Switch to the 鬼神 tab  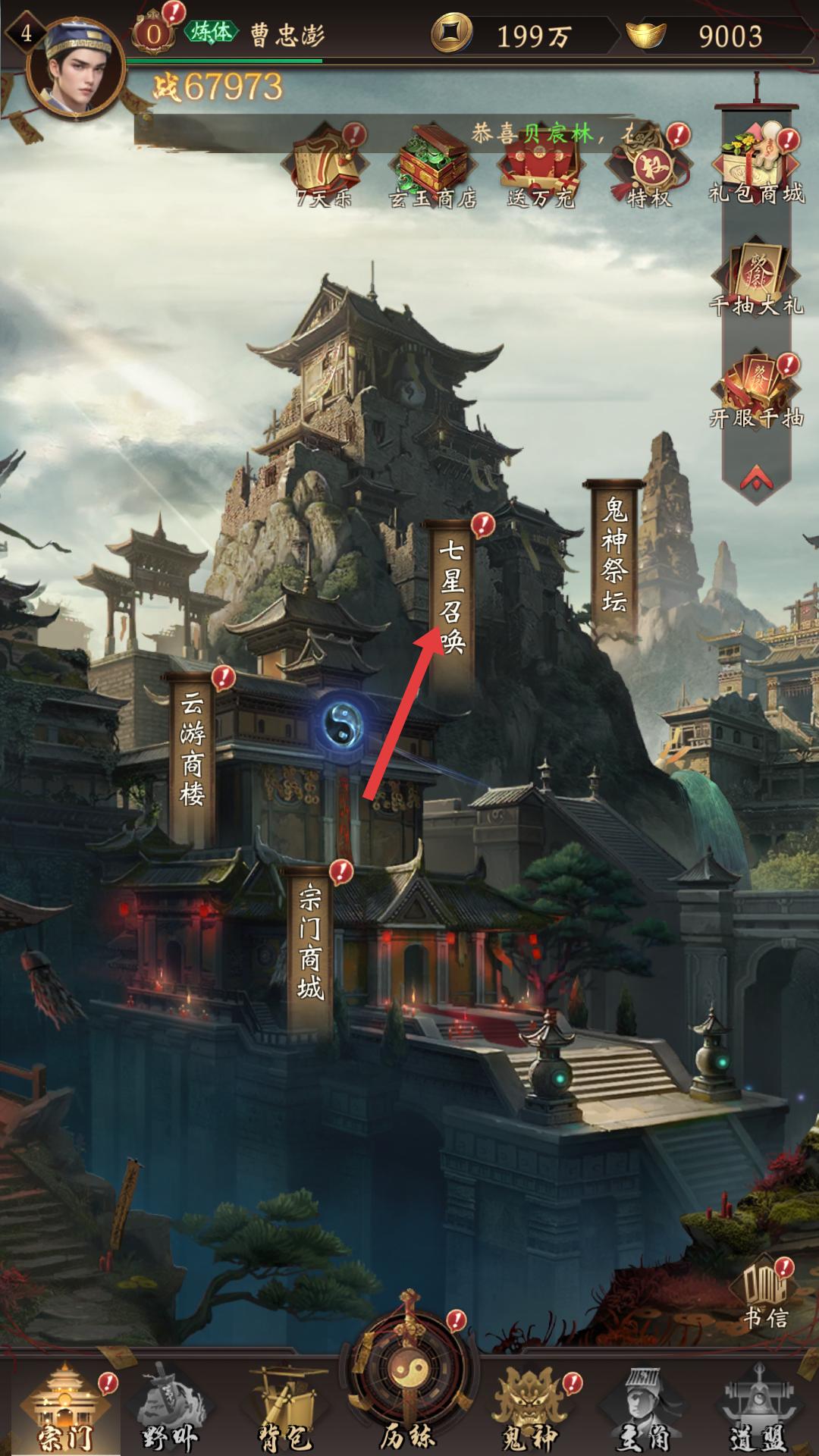point(529,1410)
